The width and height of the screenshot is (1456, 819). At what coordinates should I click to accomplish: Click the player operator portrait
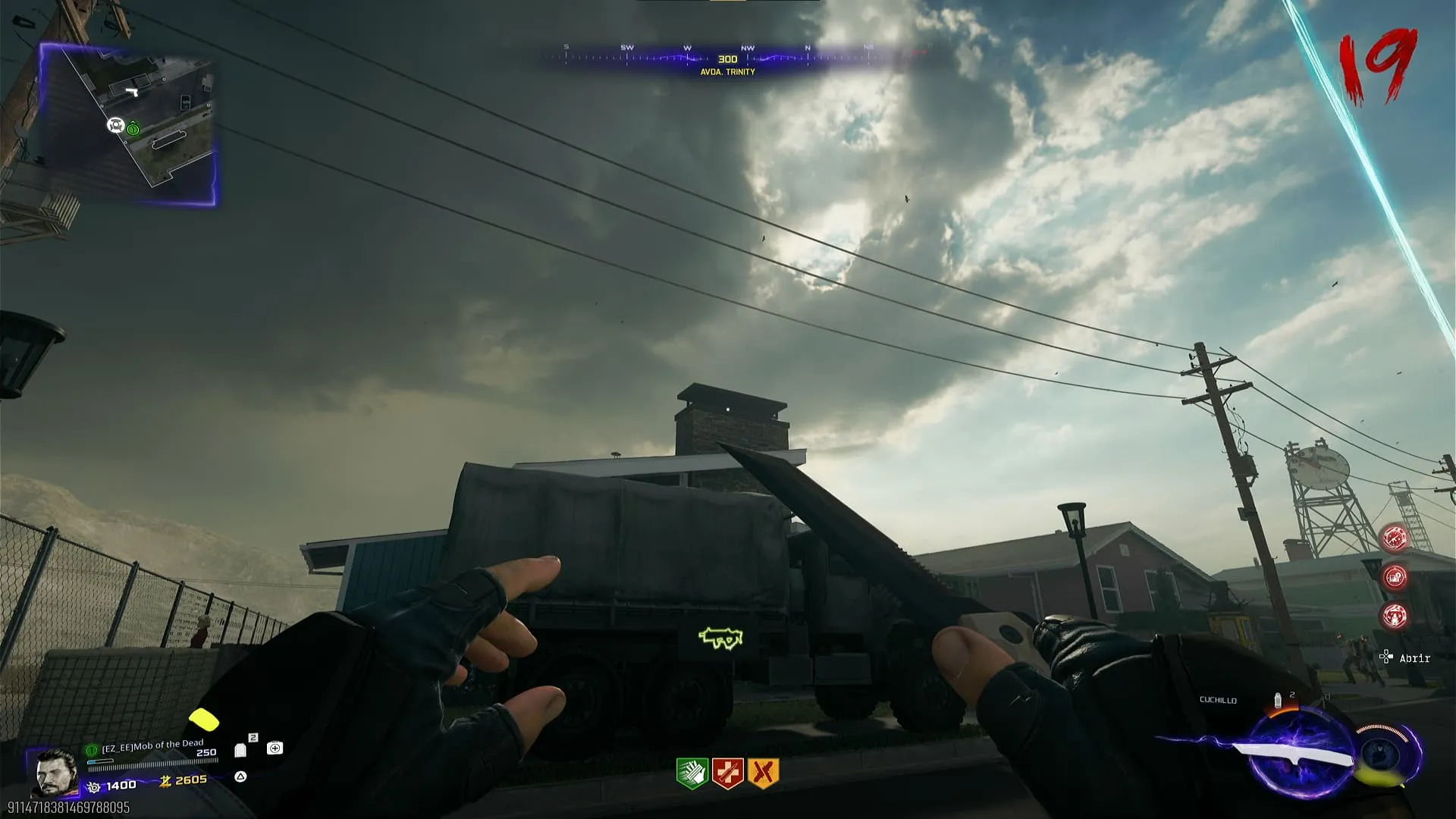tap(56, 772)
